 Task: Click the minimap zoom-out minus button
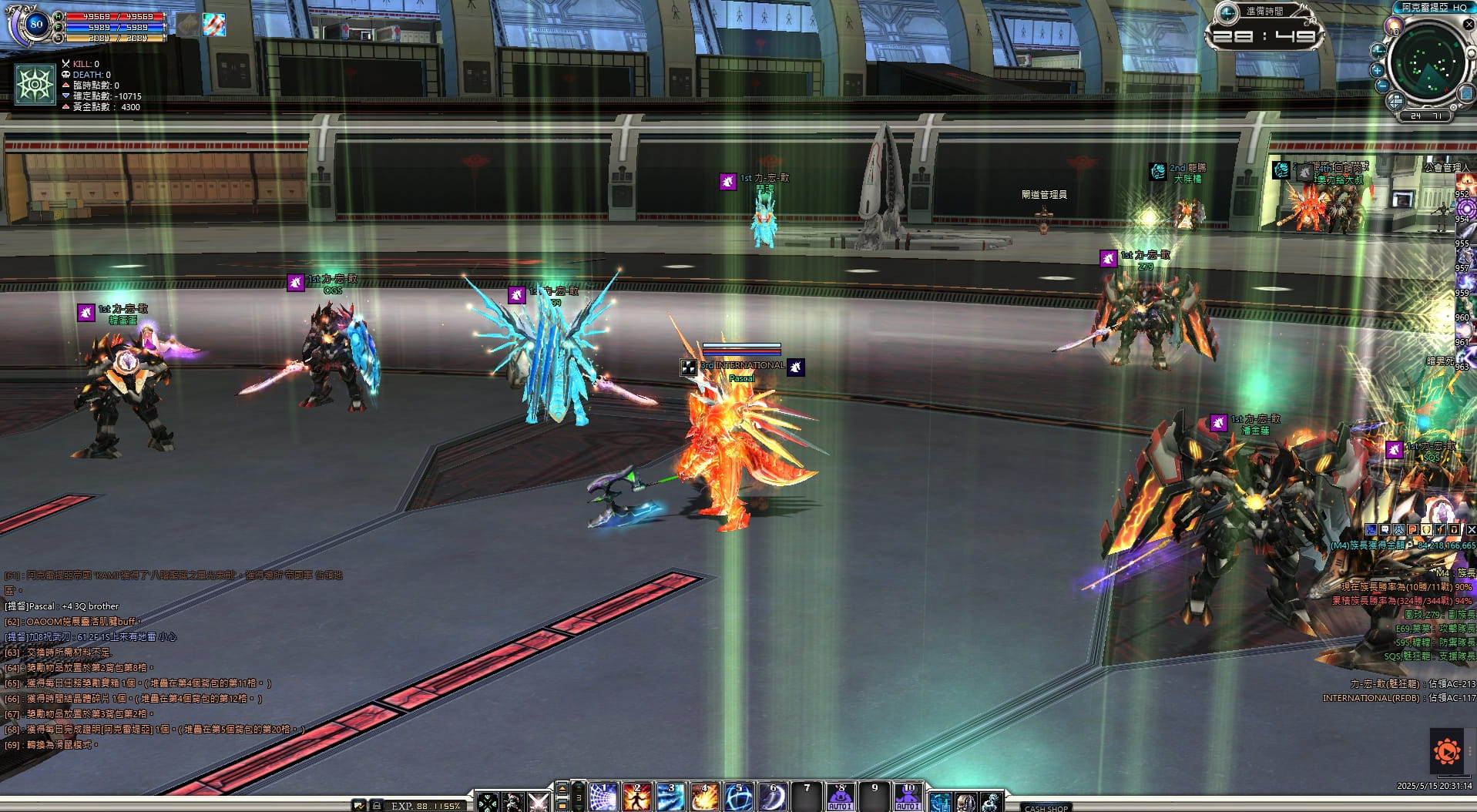tap(1382, 86)
